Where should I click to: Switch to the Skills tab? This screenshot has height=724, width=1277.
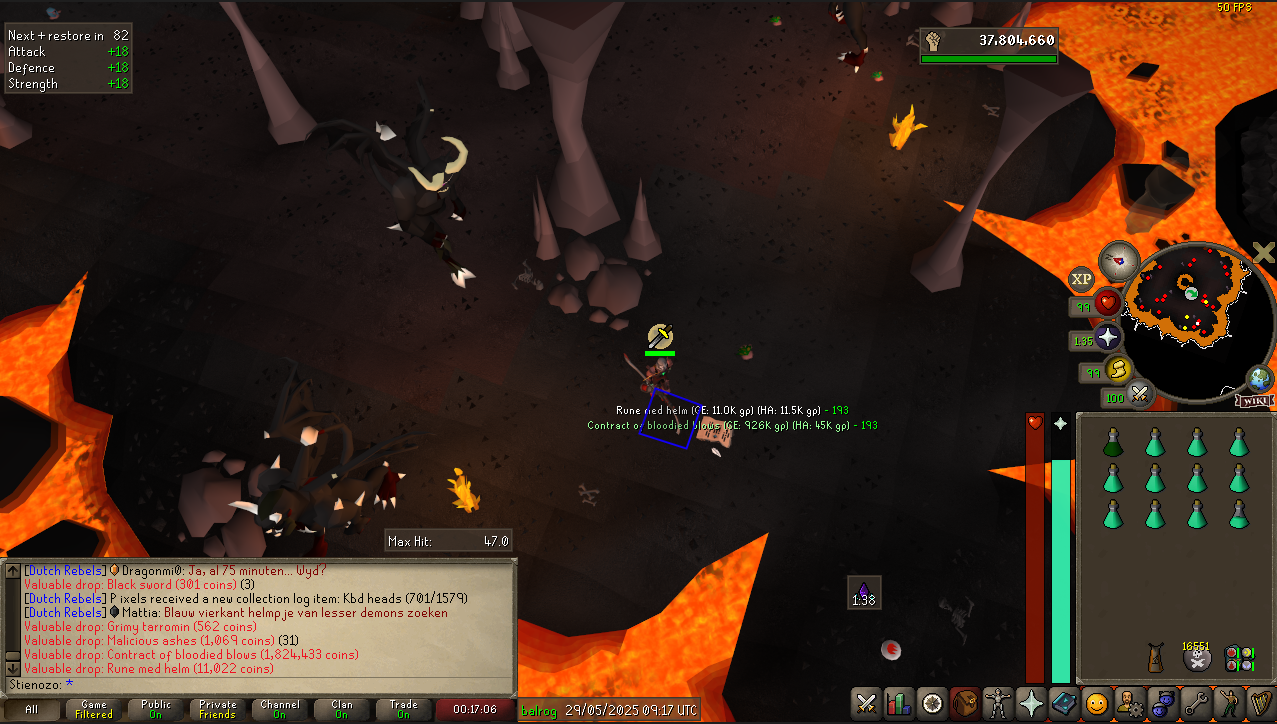898,703
